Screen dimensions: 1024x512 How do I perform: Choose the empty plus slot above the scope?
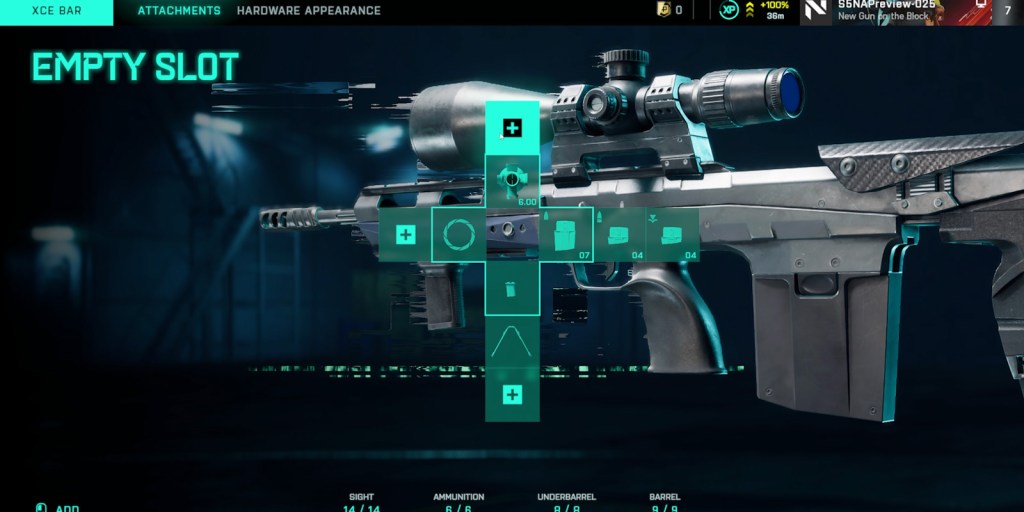point(512,127)
